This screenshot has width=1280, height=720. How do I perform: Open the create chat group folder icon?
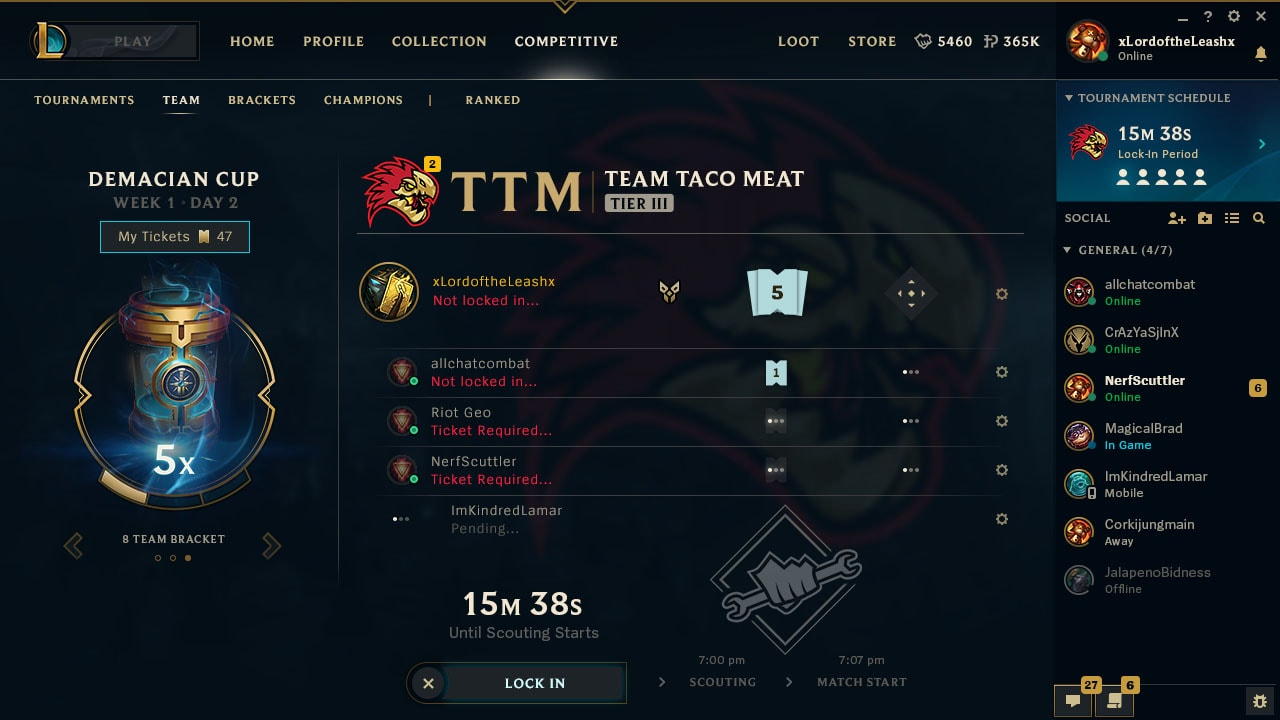[x=1205, y=219]
